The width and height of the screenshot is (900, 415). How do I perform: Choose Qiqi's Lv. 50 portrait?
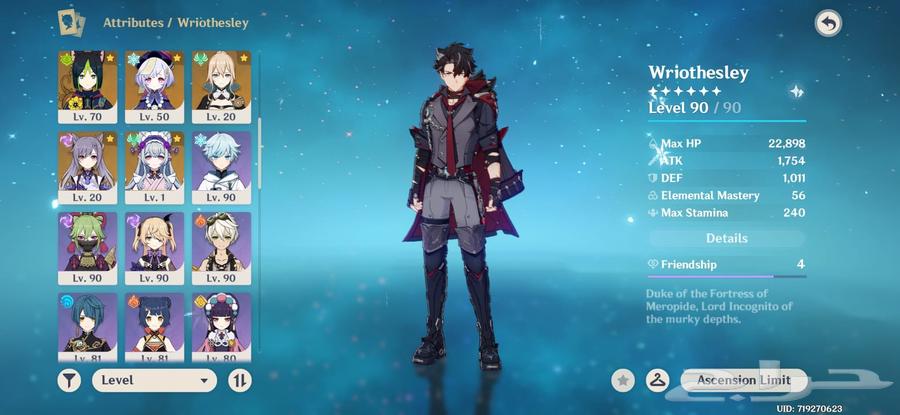[x=155, y=86]
